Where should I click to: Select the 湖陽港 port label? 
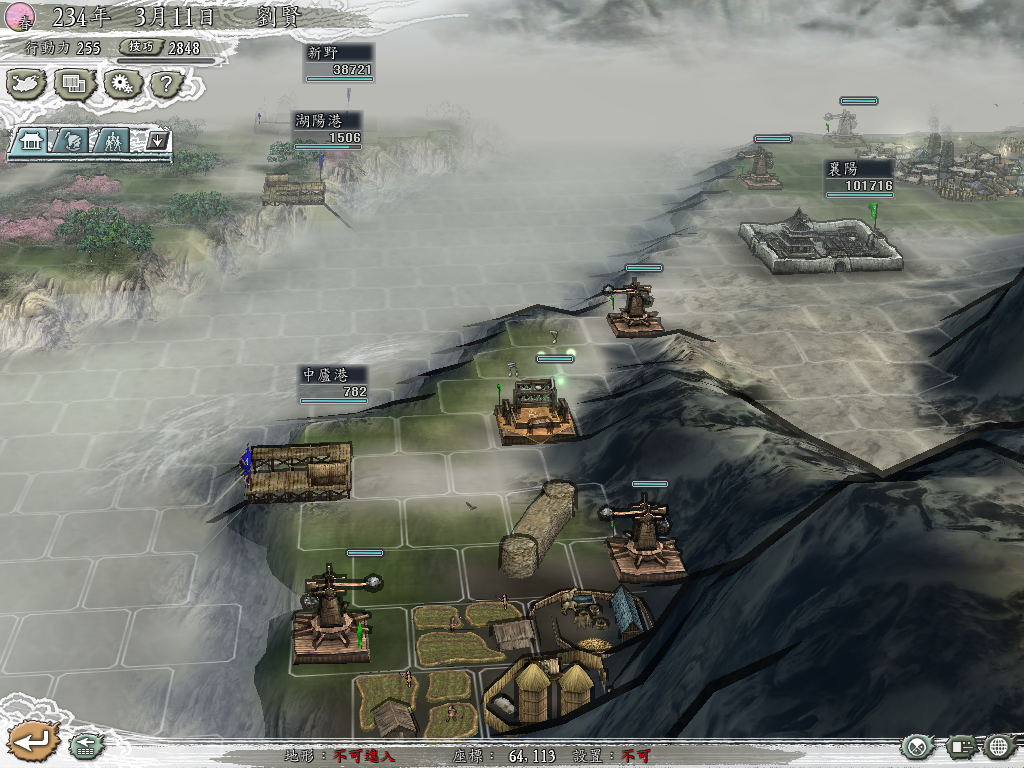tap(327, 128)
